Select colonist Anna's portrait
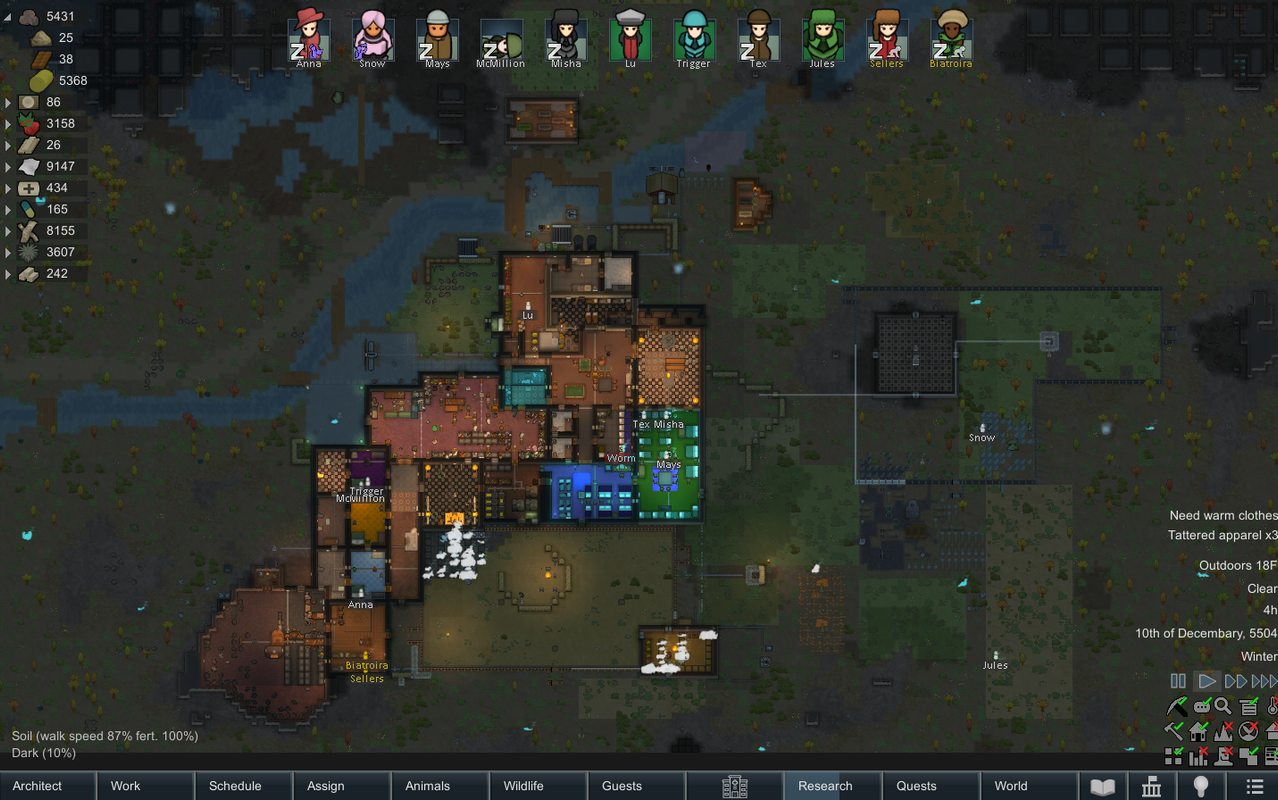 point(309,38)
